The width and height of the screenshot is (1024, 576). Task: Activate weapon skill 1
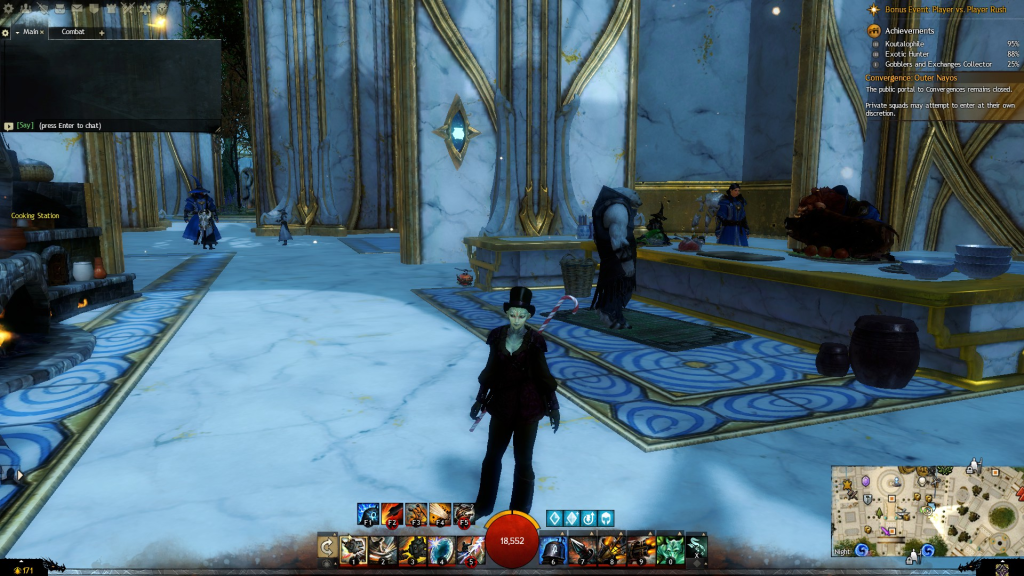pyautogui.click(x=352, y=549)
